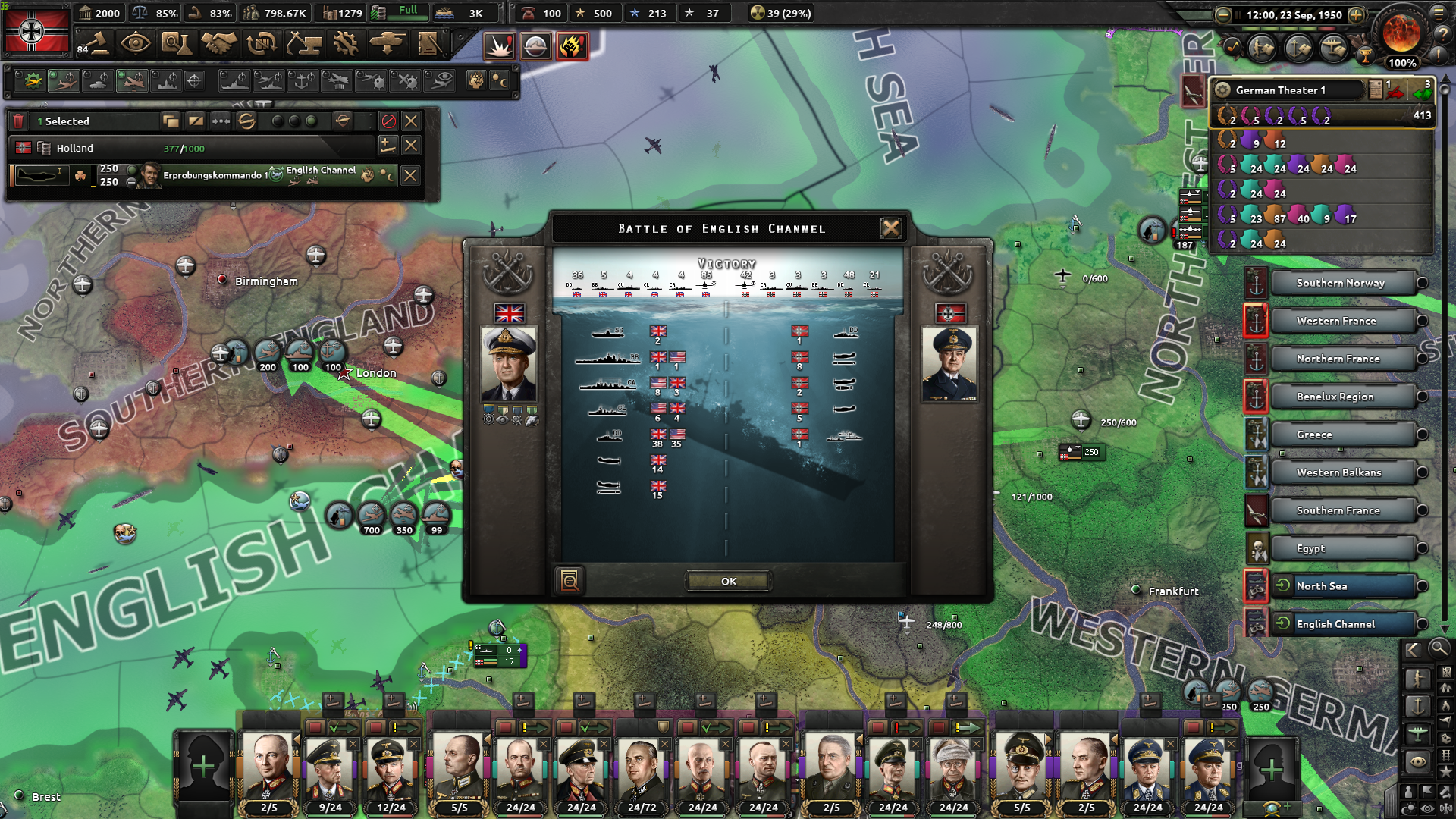The height and width of the screenshot is (819, 1456).
Task: Open the Diplomacy handshake icon
Action: click(220, 43)
